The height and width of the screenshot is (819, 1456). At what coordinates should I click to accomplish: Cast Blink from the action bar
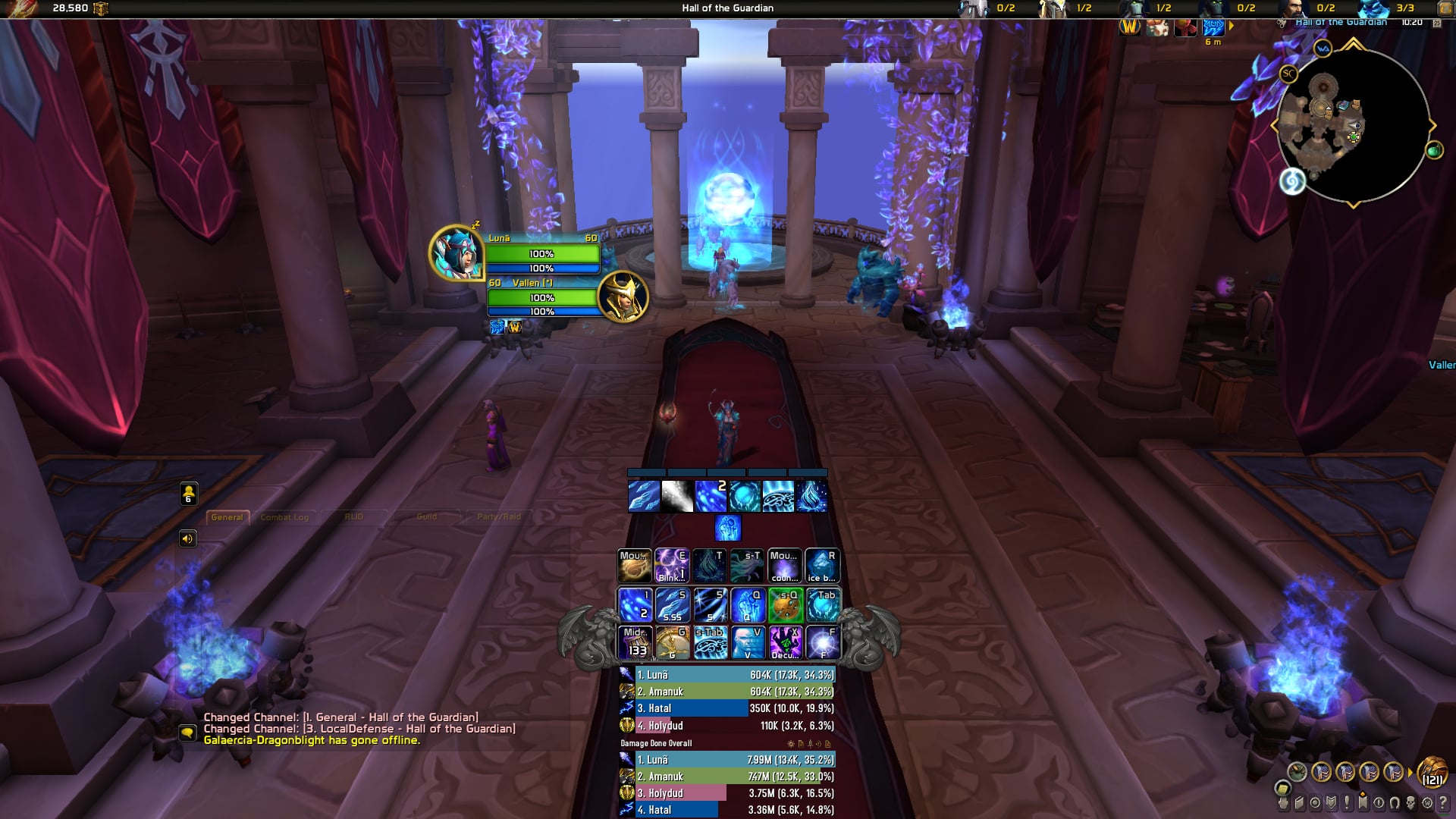tap(672, 566)
